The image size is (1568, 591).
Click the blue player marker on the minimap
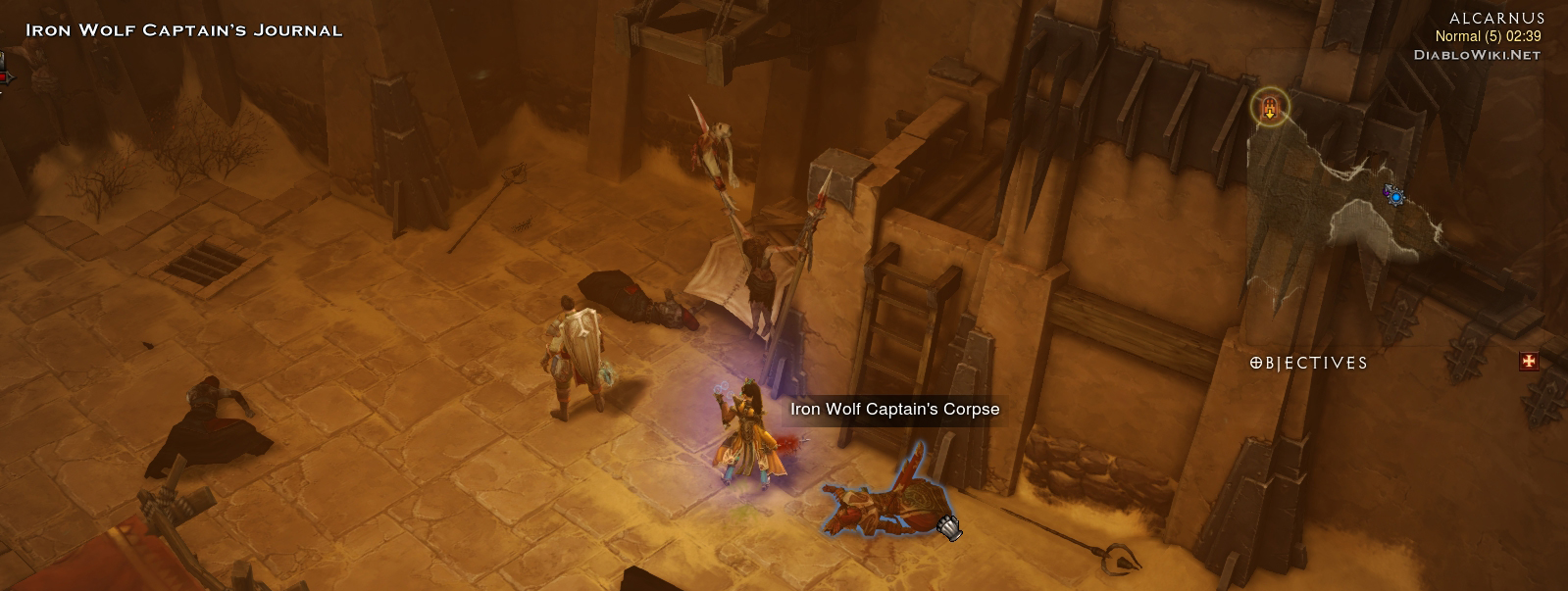pyautogui.click(x=1394, y=197)
